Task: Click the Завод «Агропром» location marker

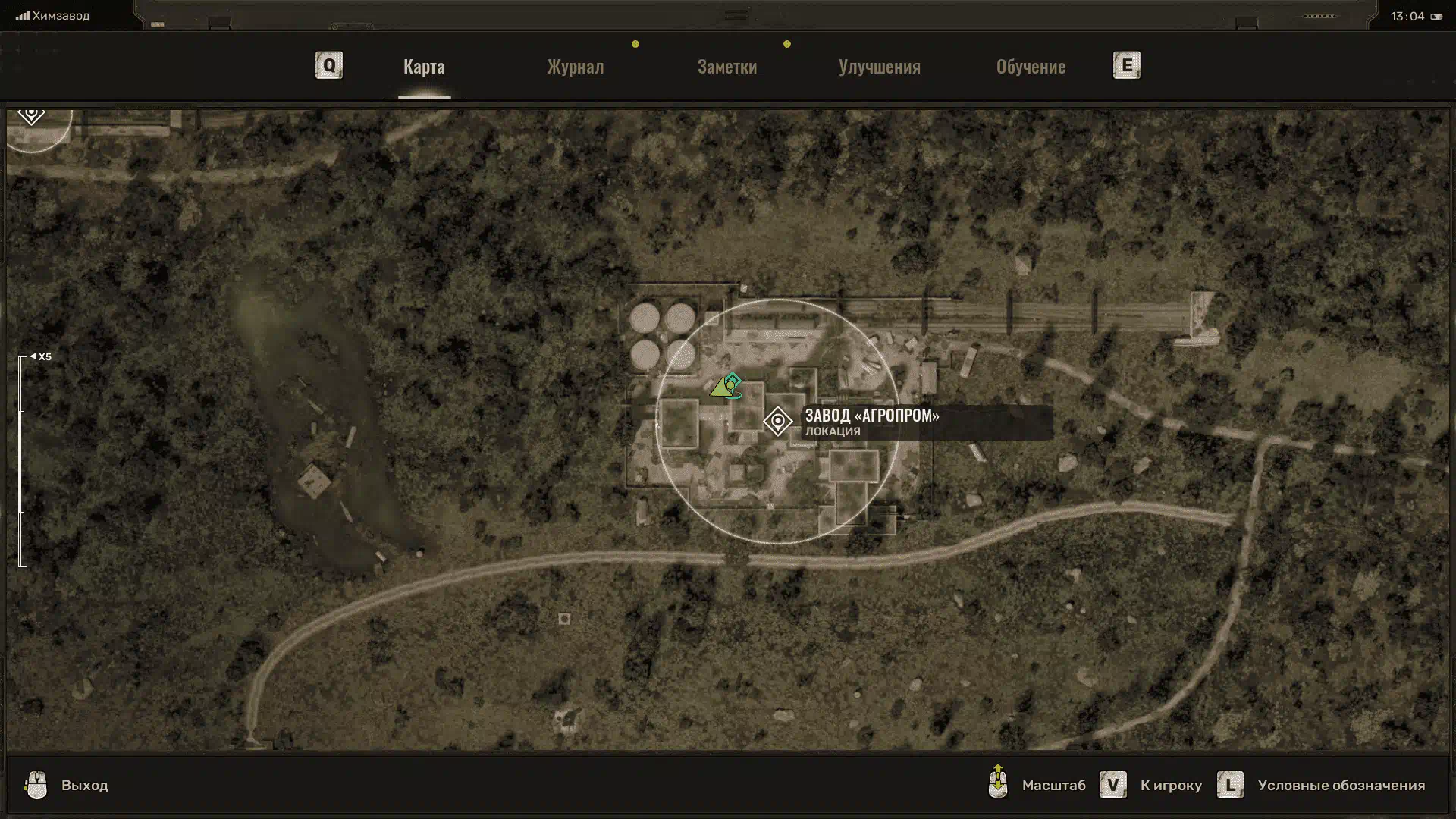Action: (x=777, y=421)
